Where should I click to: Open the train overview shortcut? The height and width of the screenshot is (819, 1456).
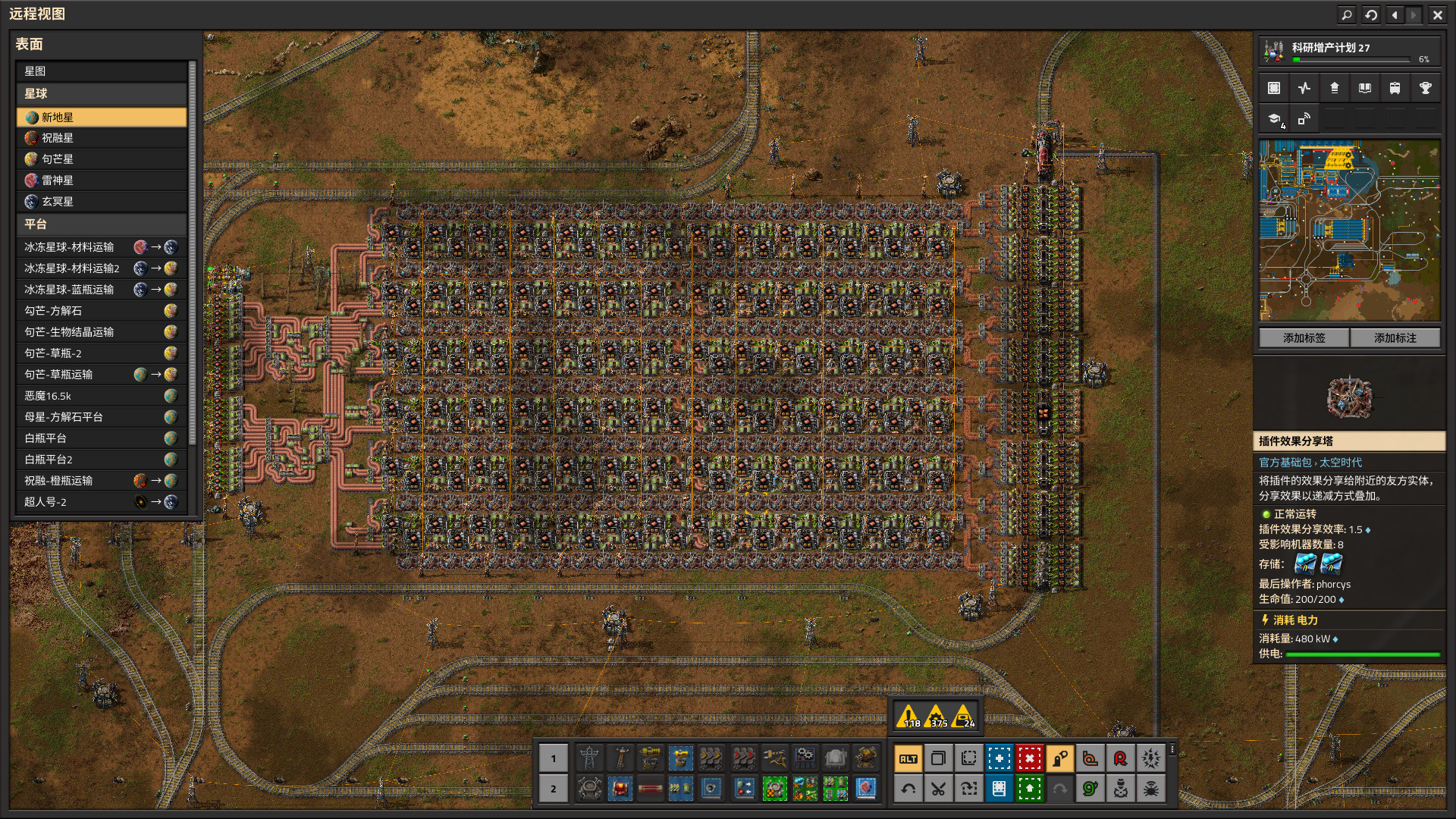point(1395,88)
